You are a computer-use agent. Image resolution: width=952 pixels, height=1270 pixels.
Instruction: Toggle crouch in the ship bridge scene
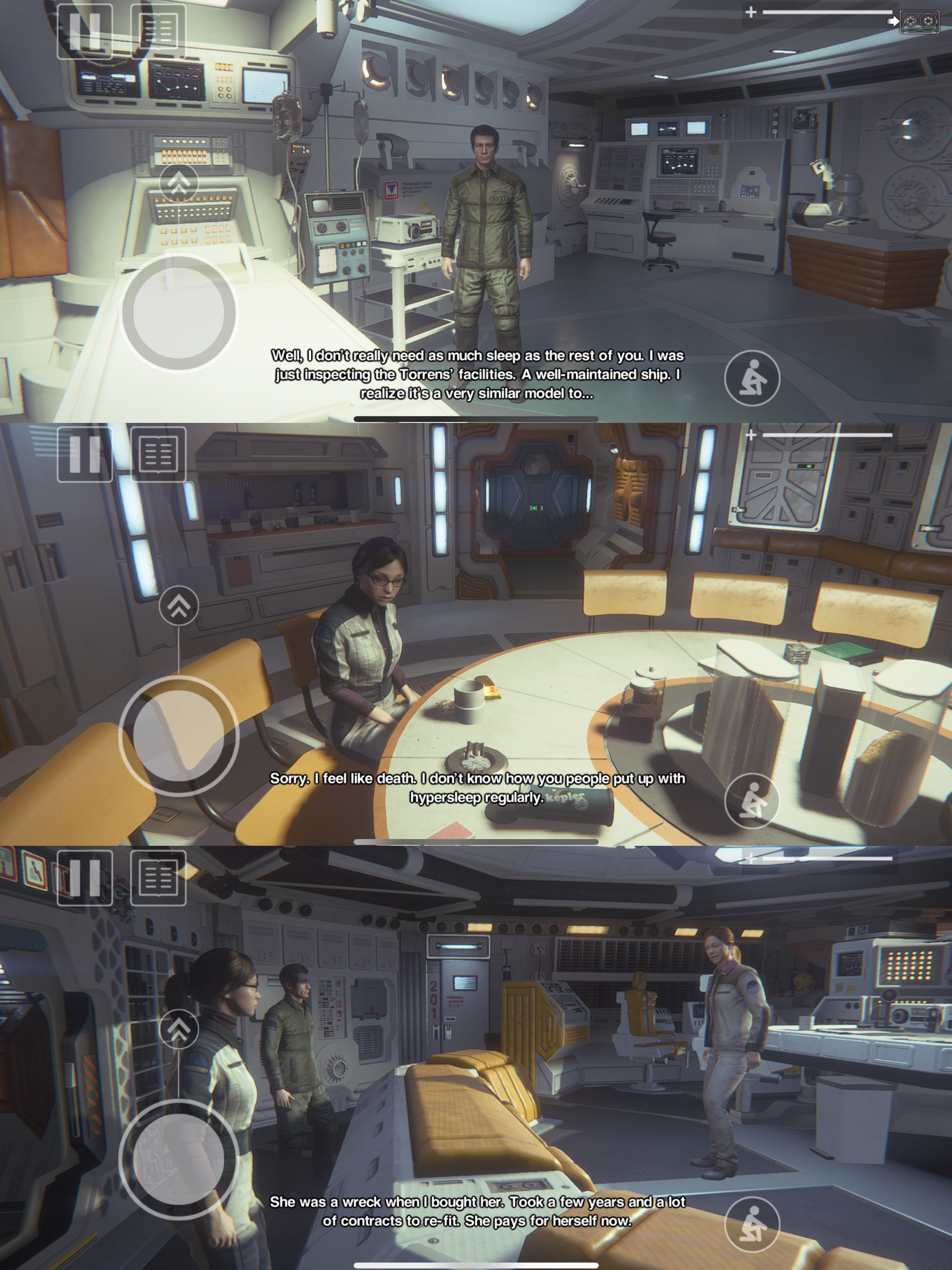752,1224
